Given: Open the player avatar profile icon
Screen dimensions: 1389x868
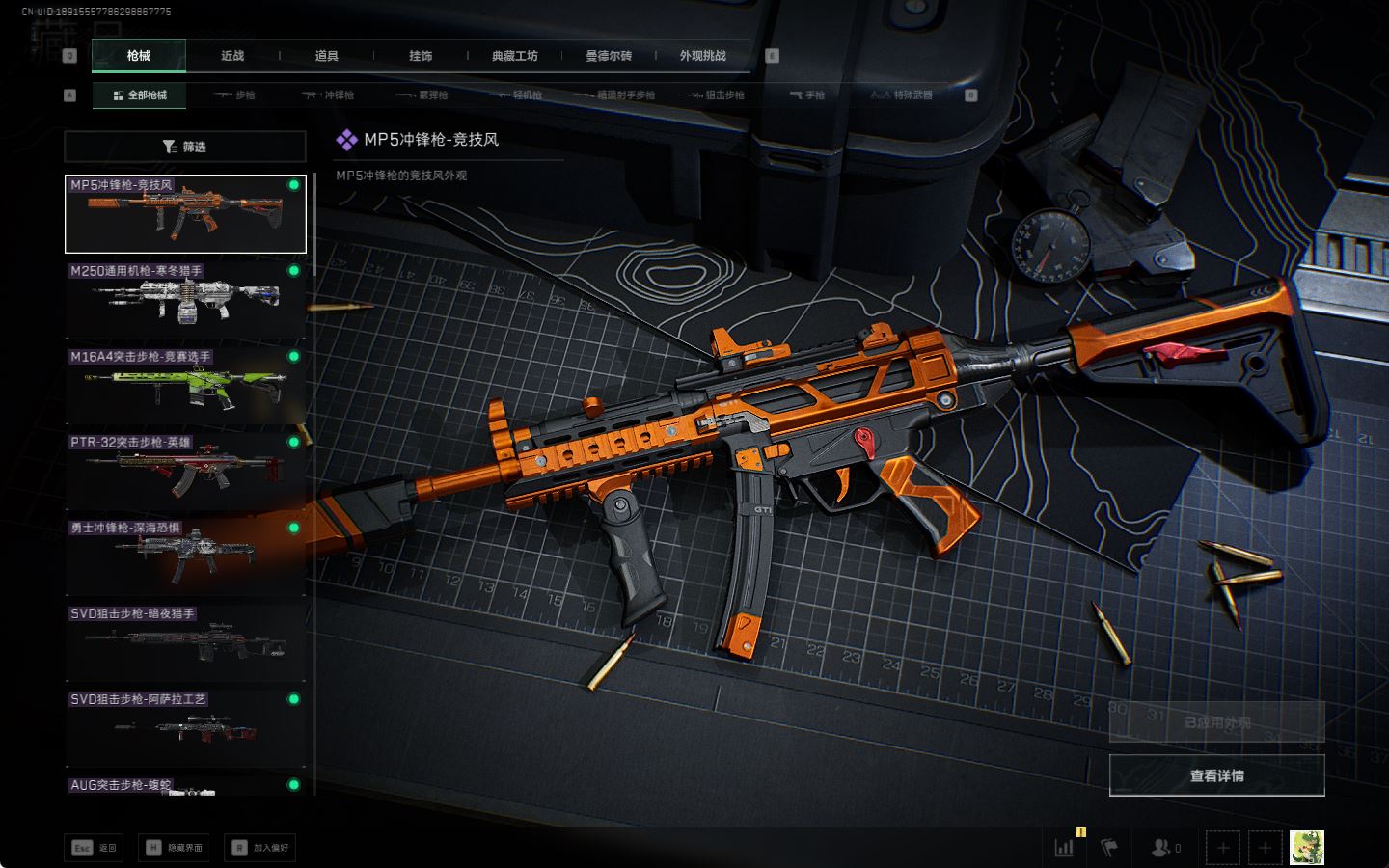Looking at the screenshot, I should click(1307, 848).
